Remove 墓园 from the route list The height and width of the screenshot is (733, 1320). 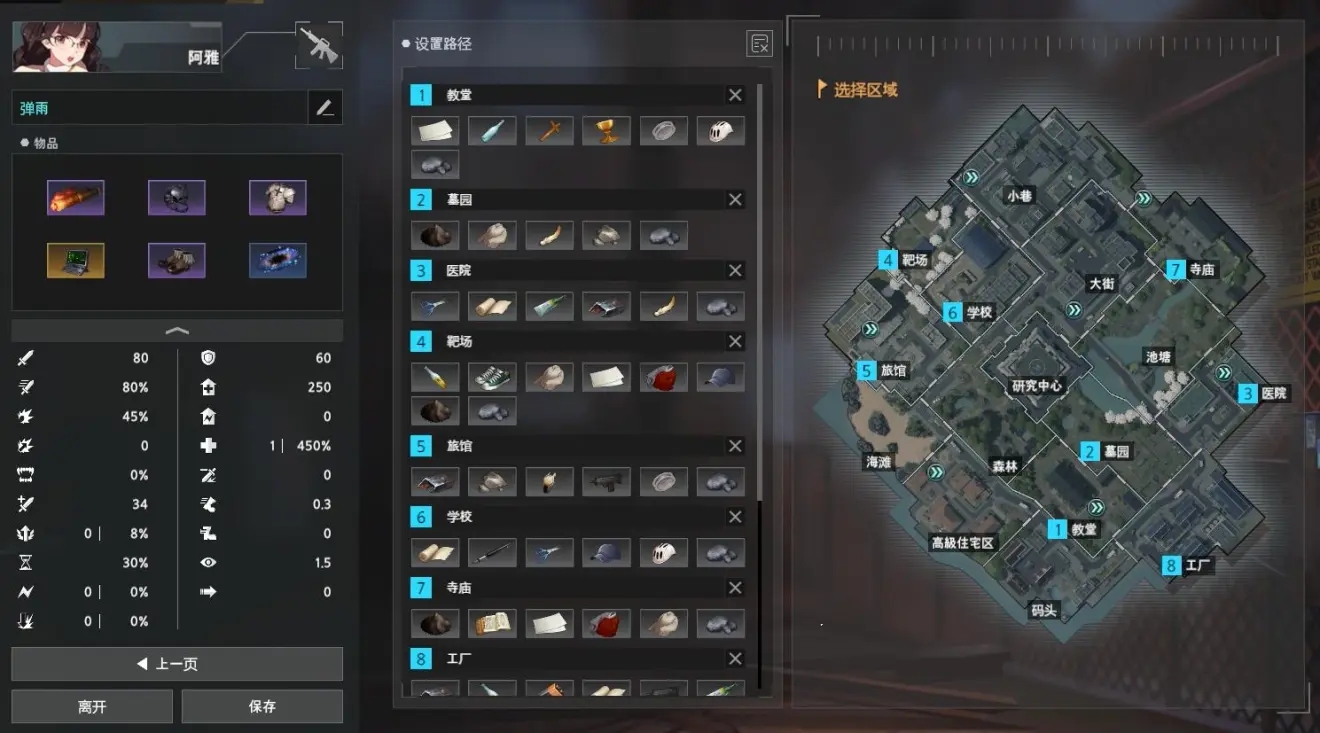pyautogui.click(x=735, y=200)
